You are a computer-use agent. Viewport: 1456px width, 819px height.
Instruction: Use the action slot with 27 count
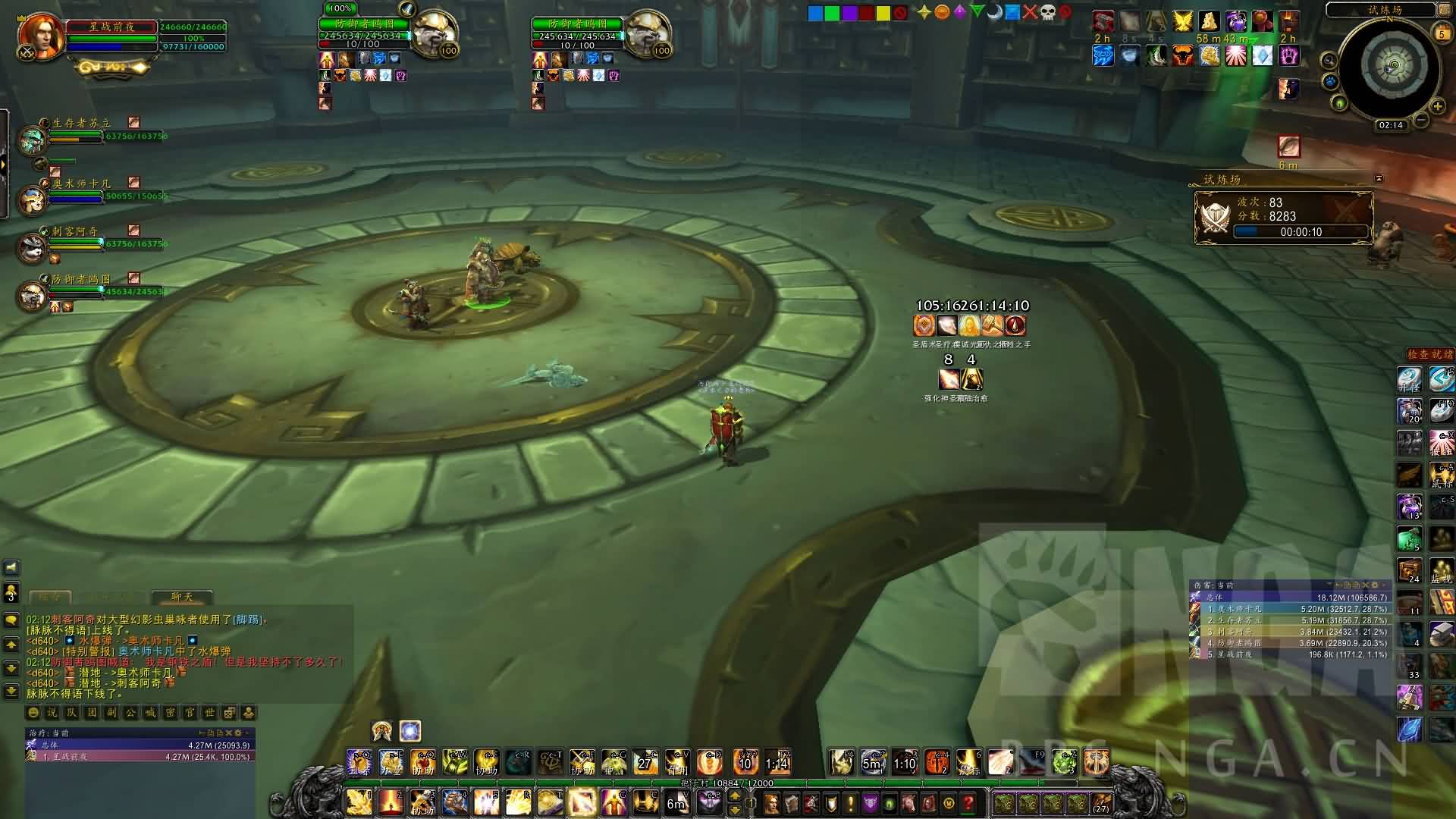coord(645,762)
